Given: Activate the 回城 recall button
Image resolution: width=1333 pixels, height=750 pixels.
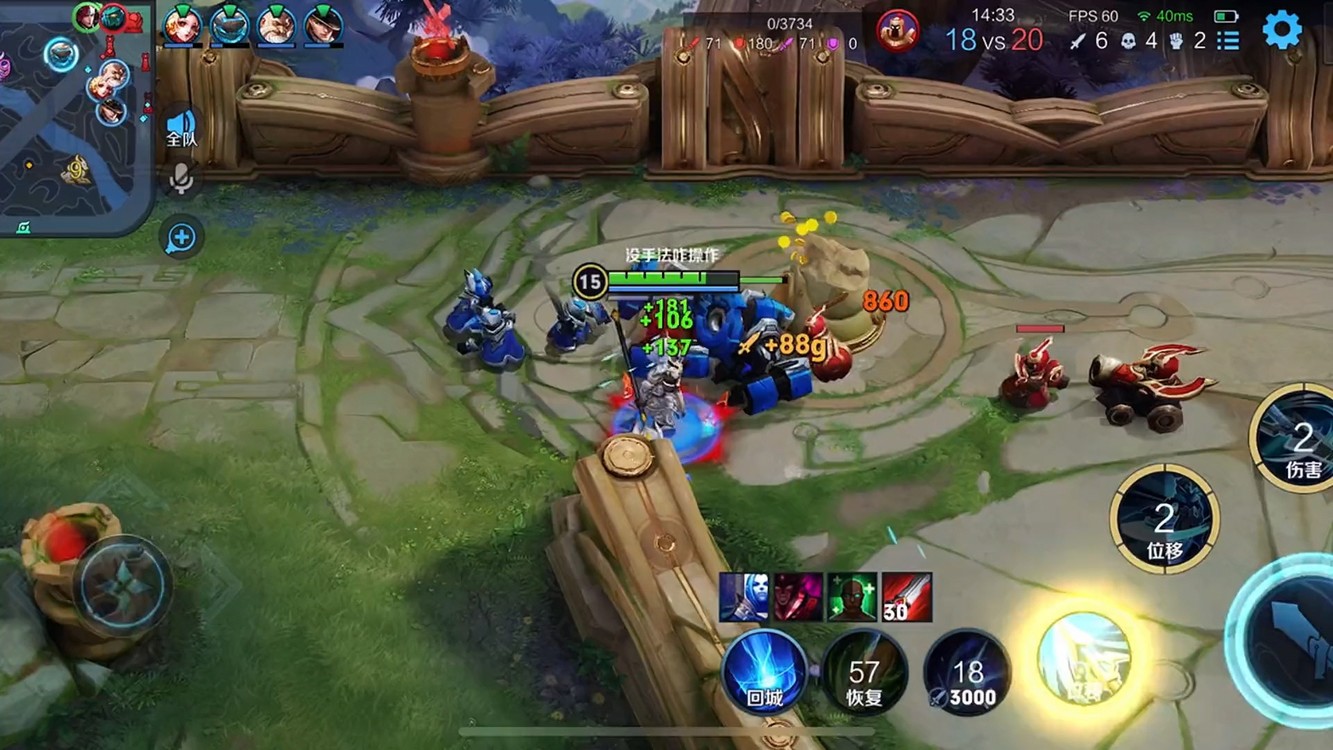Looking at the screenshot, I should [765, 671].
